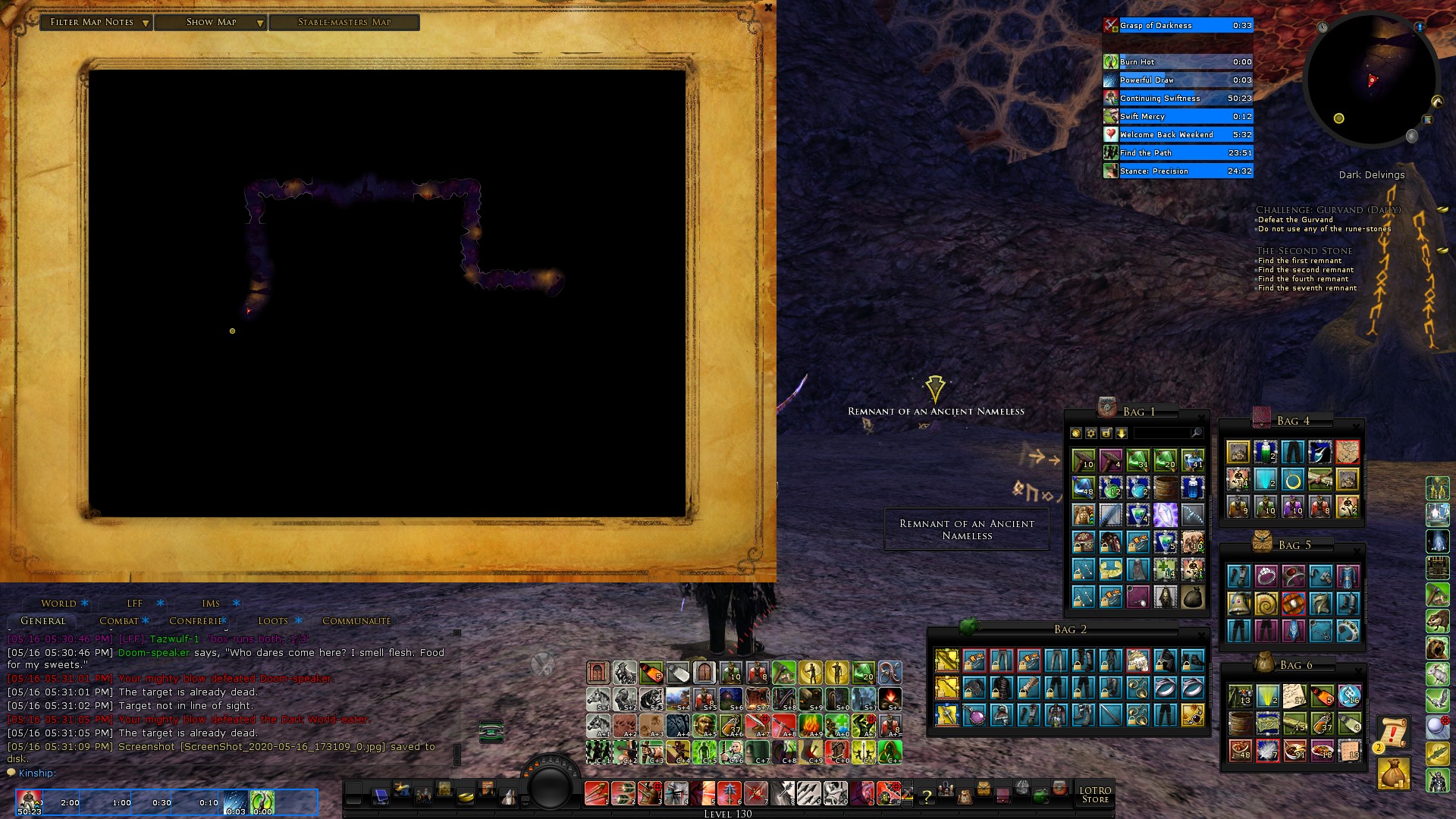Switch to the World chat tab
Viewport: 1456px width, 819px height.
[58, 604]
